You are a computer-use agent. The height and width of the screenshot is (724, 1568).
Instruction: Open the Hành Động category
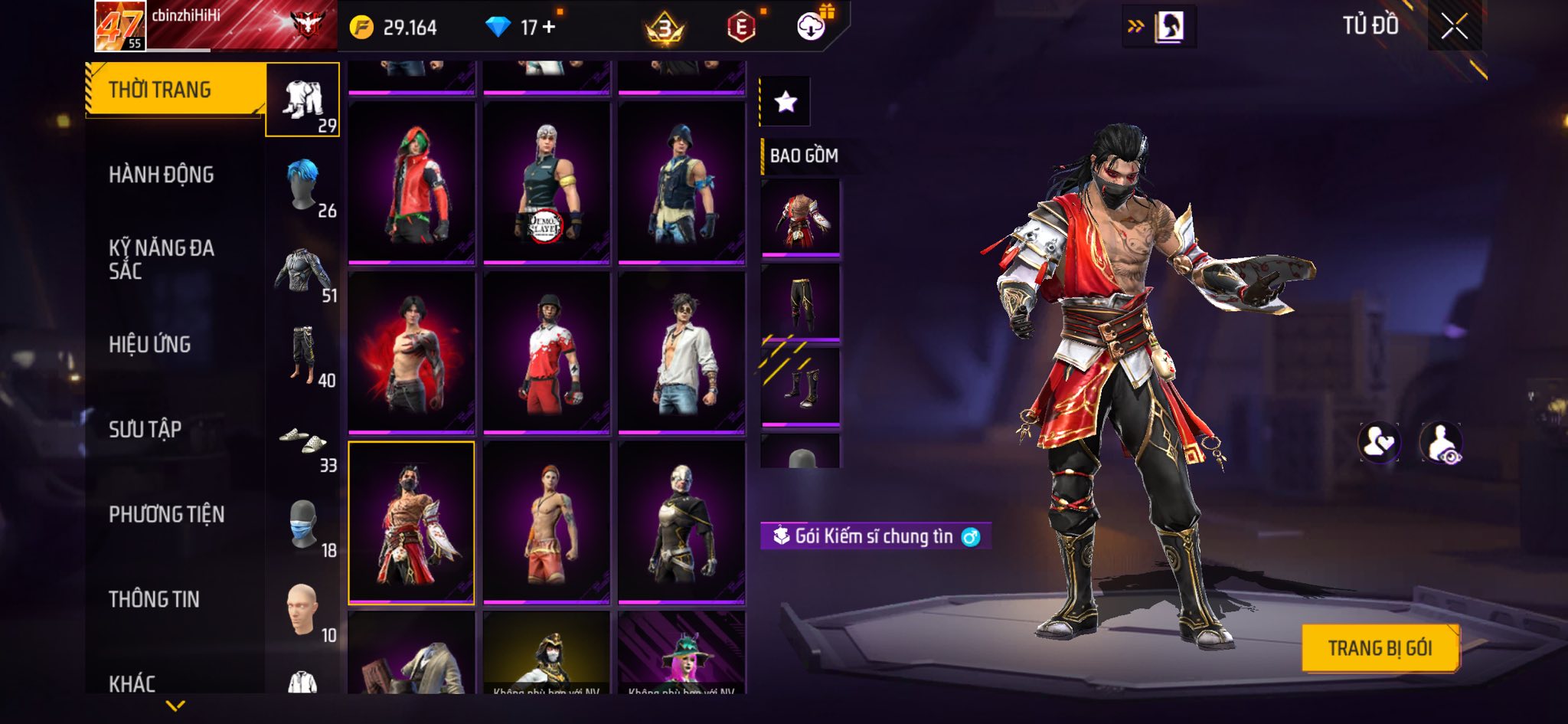161,175
